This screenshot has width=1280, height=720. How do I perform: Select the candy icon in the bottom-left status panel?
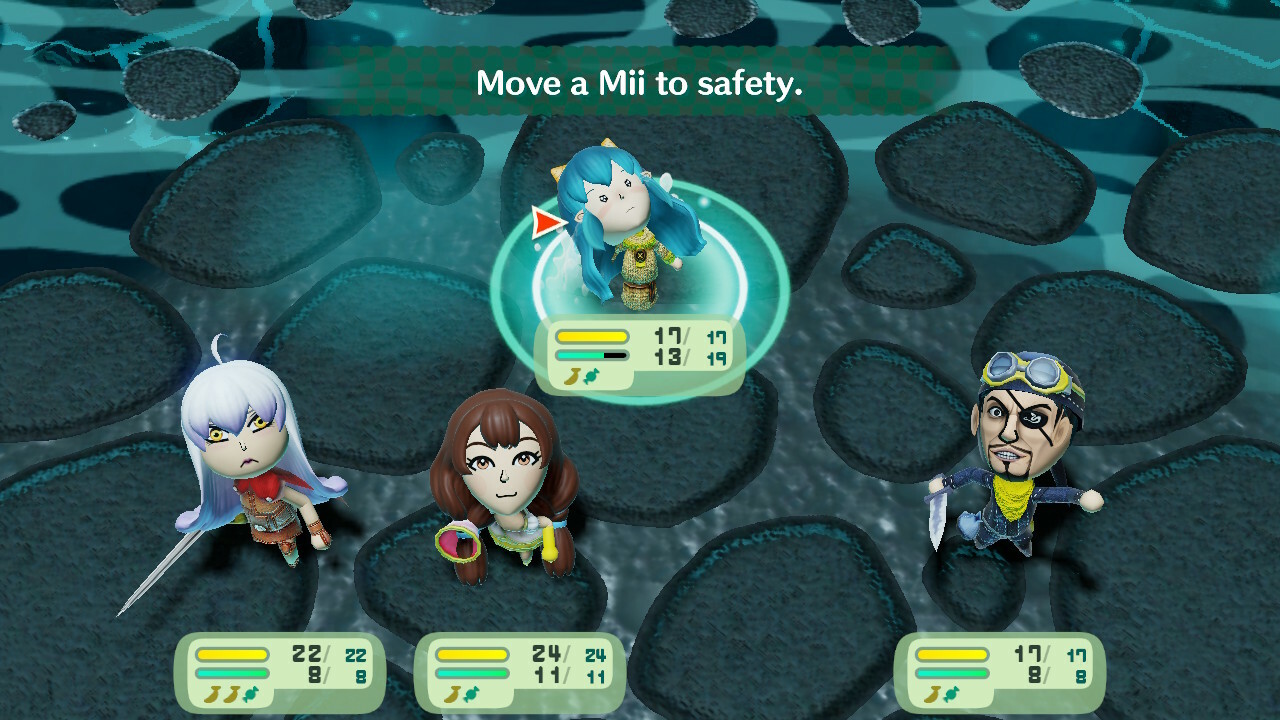coord(250,694)
